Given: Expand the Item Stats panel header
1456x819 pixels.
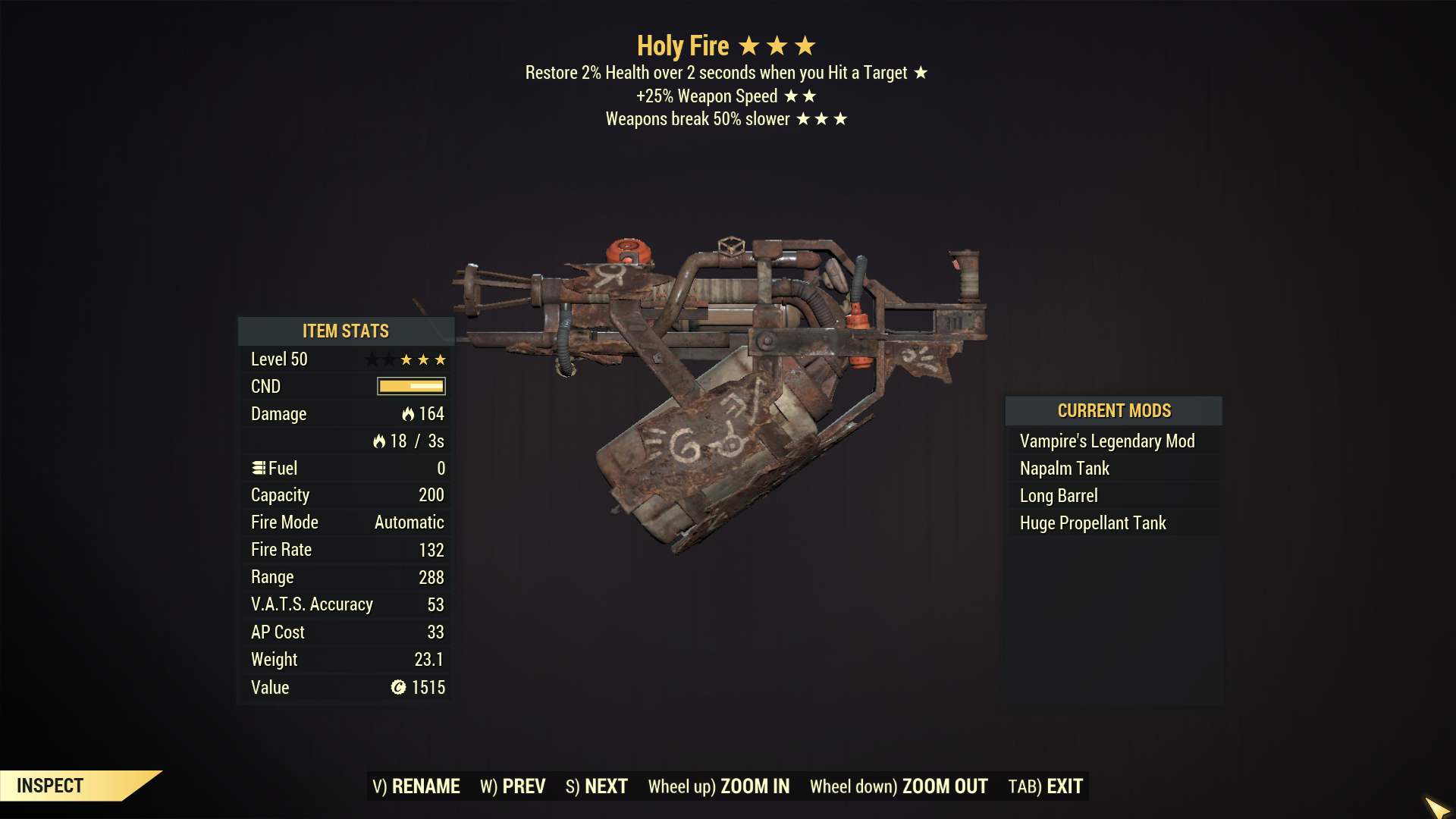Looking at the screenshot, I should 345,331.
